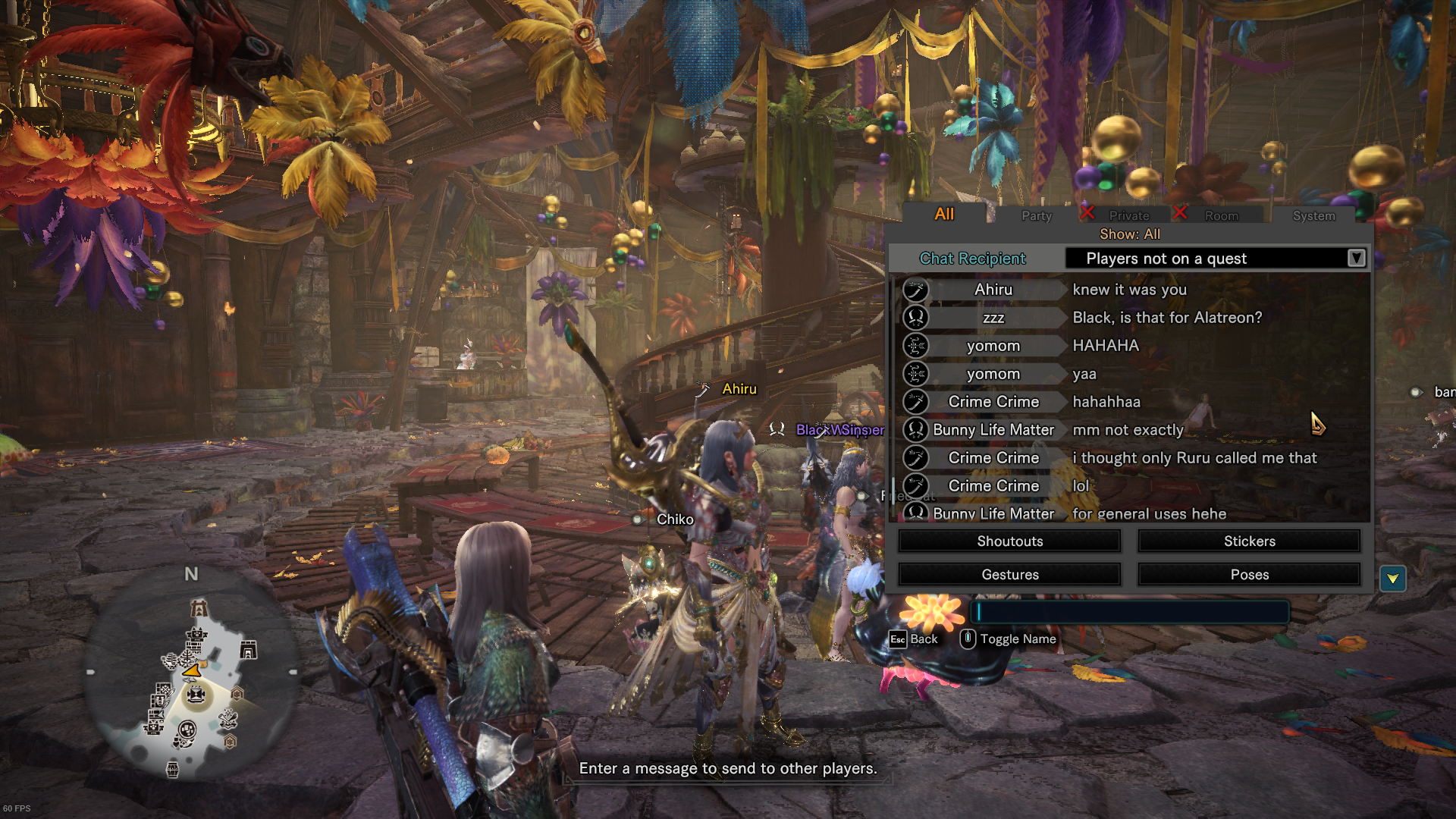Select Ahiru's chat message row

[1130, 290]
